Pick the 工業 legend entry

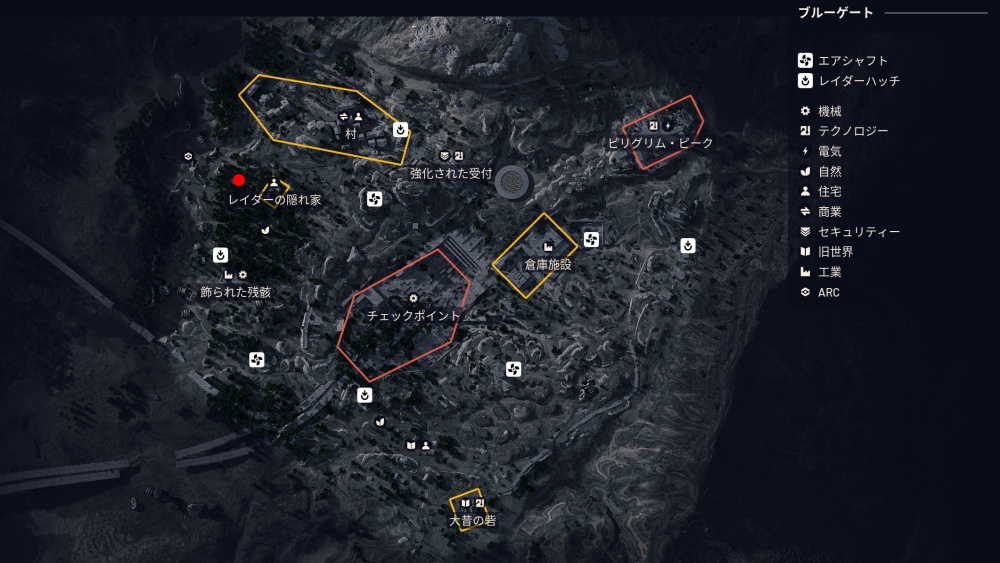tap(829, 271)
